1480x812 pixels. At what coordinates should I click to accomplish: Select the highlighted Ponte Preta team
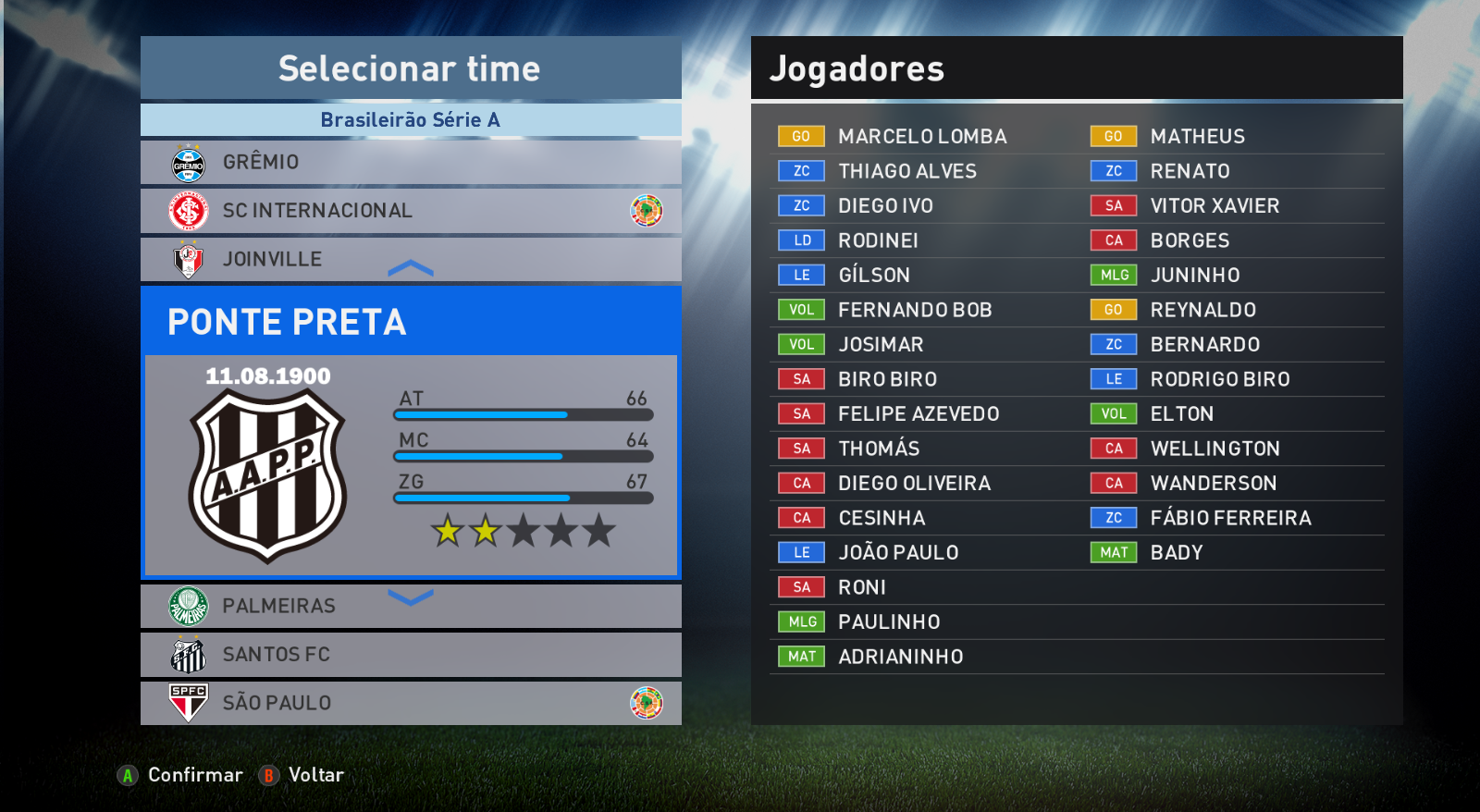pos(410,322)
